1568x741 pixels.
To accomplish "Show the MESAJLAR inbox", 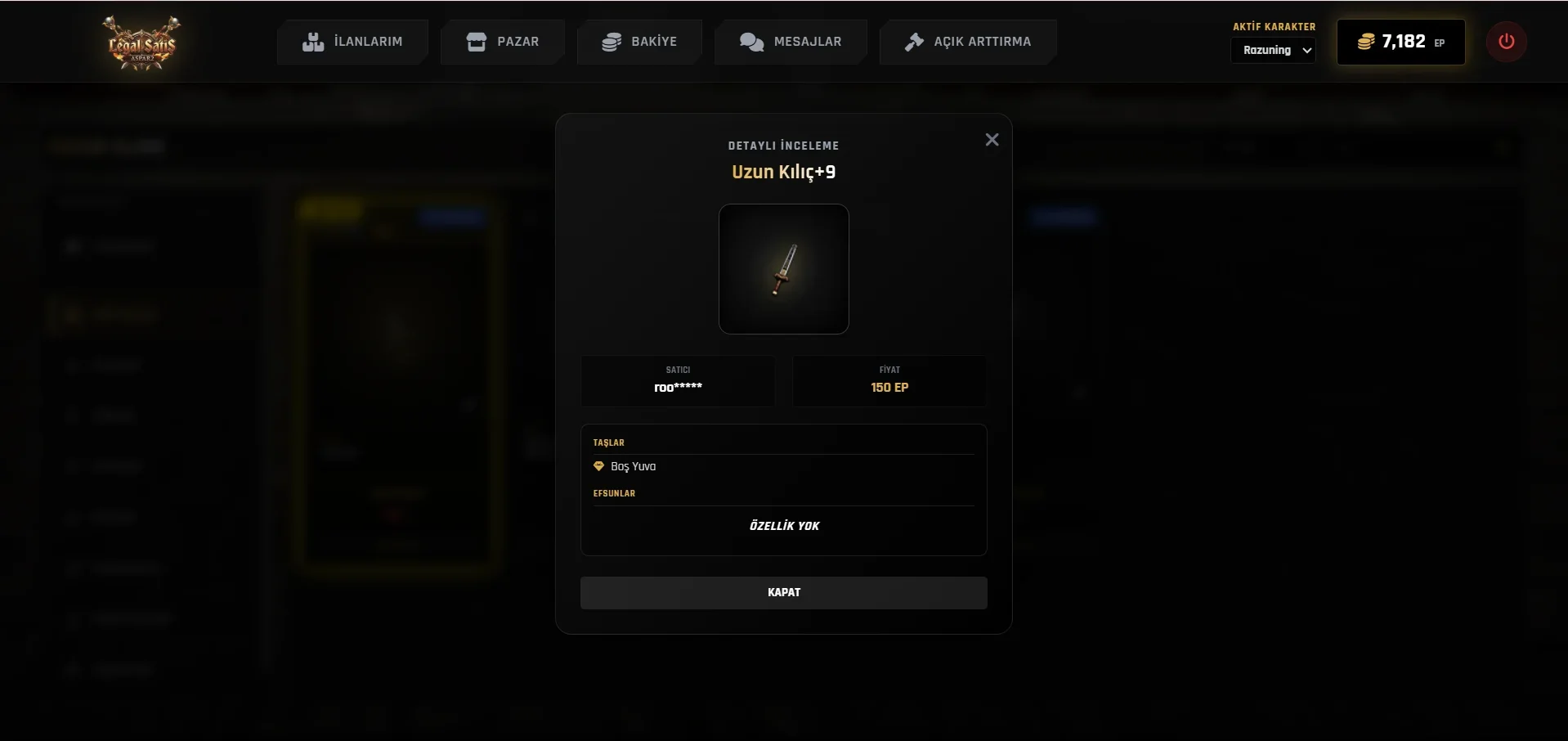I will (x=791, y=42).
